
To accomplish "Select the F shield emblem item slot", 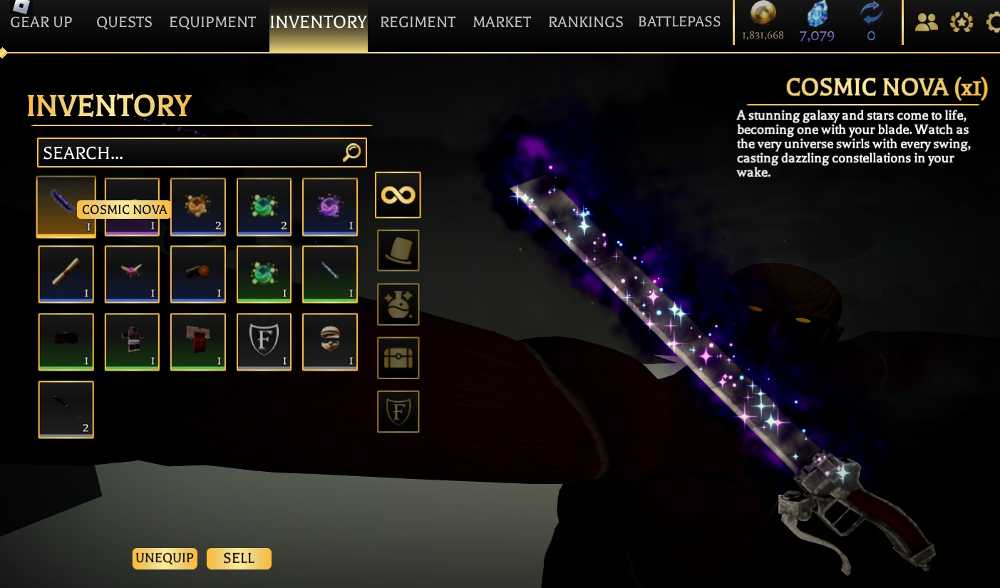I will (264, 342).
